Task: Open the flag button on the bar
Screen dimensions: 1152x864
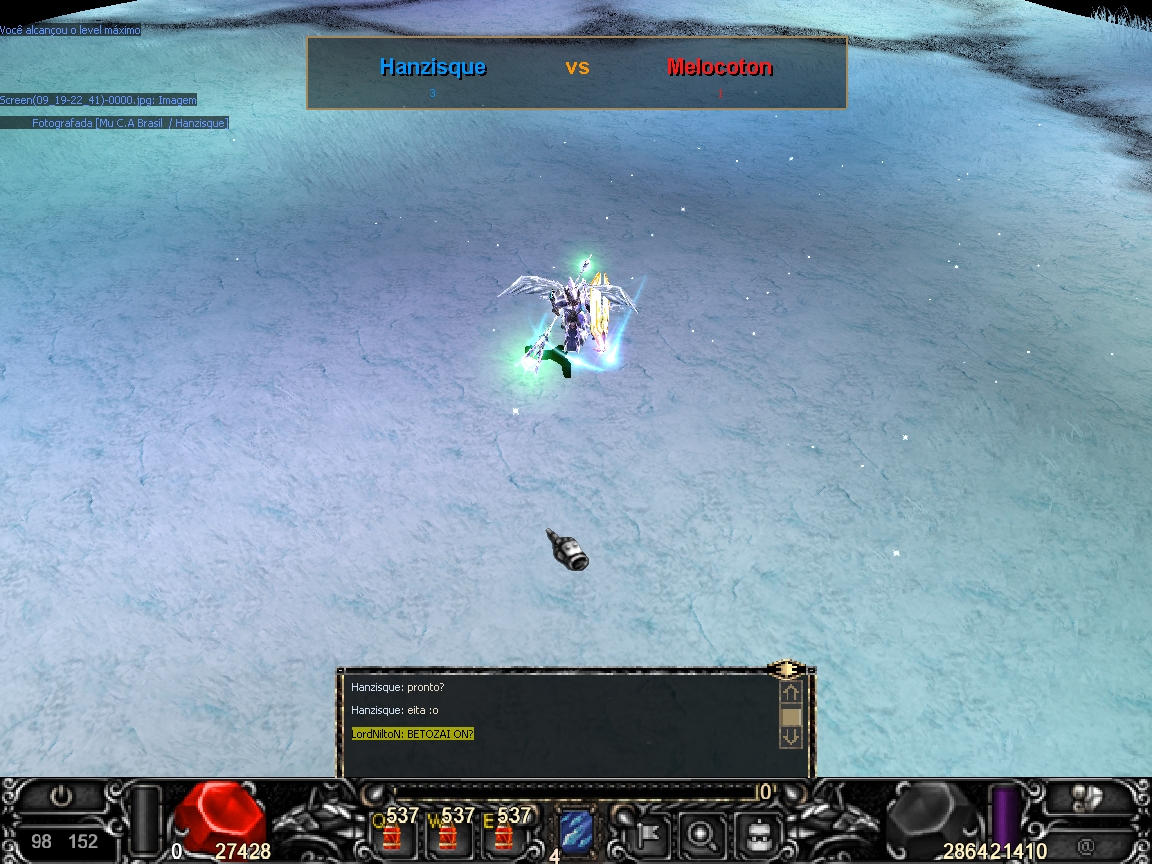Action: pyautogui.click(x=644, y=832)
